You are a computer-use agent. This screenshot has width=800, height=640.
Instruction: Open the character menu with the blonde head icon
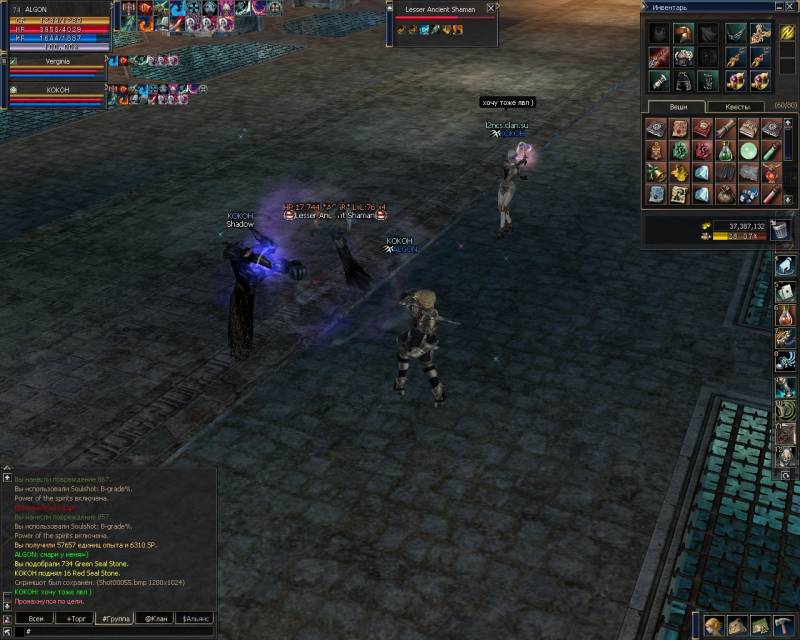coord(713,627)
